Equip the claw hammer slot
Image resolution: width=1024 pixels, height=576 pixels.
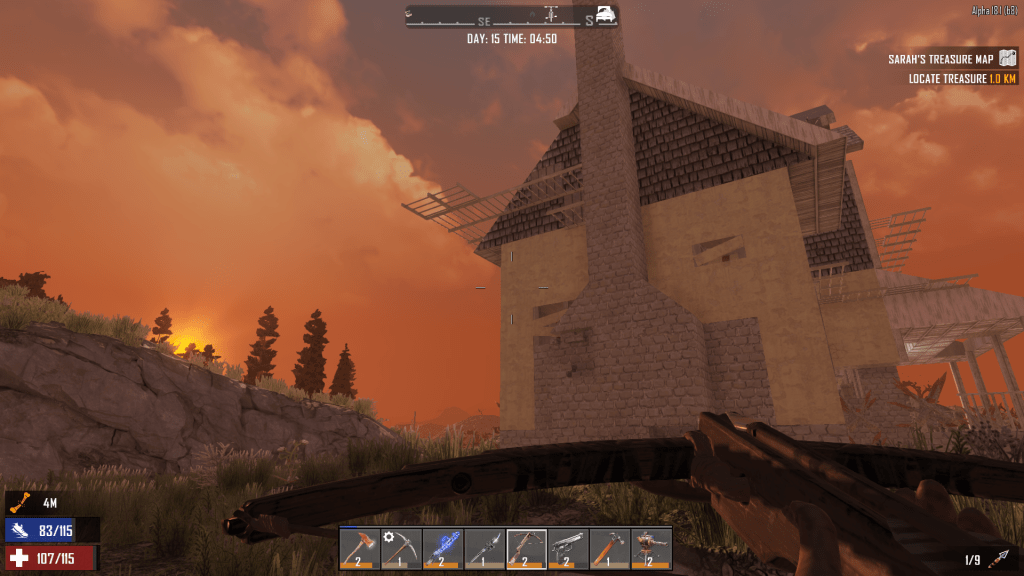coord(610,548)
